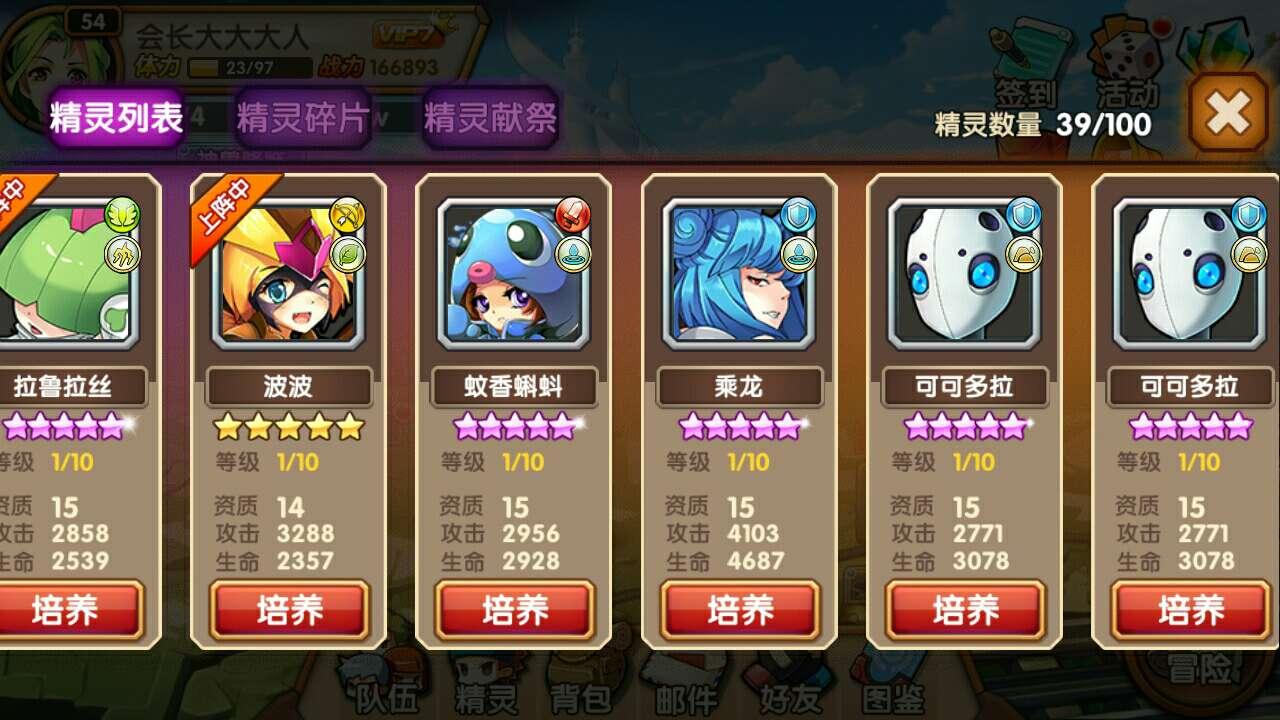The width and height of the screenshot is (1280, 720).
Task: Close the sprite list panel
Action: coord(1227,112)
